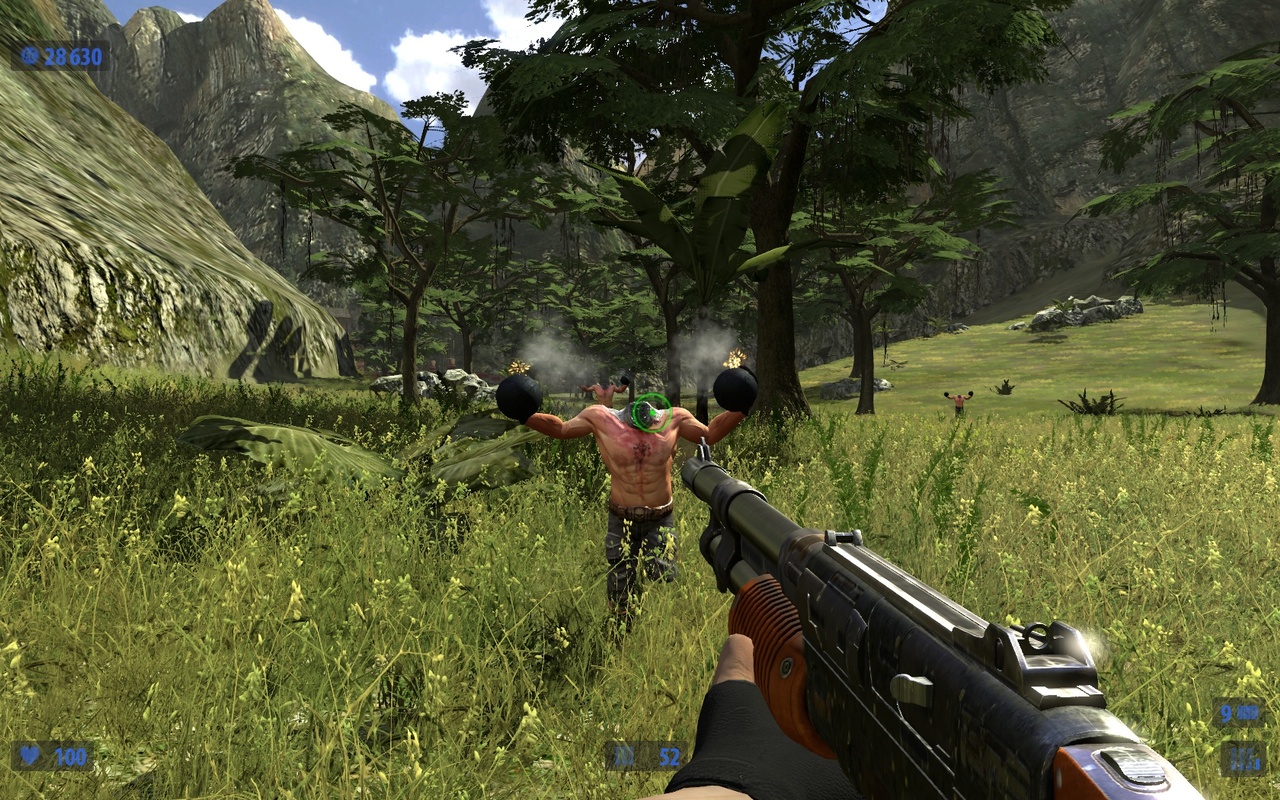The image size is (1280, 800).
Task: Click the distant Kamikaze in the right field
Action: click(958, 398)
